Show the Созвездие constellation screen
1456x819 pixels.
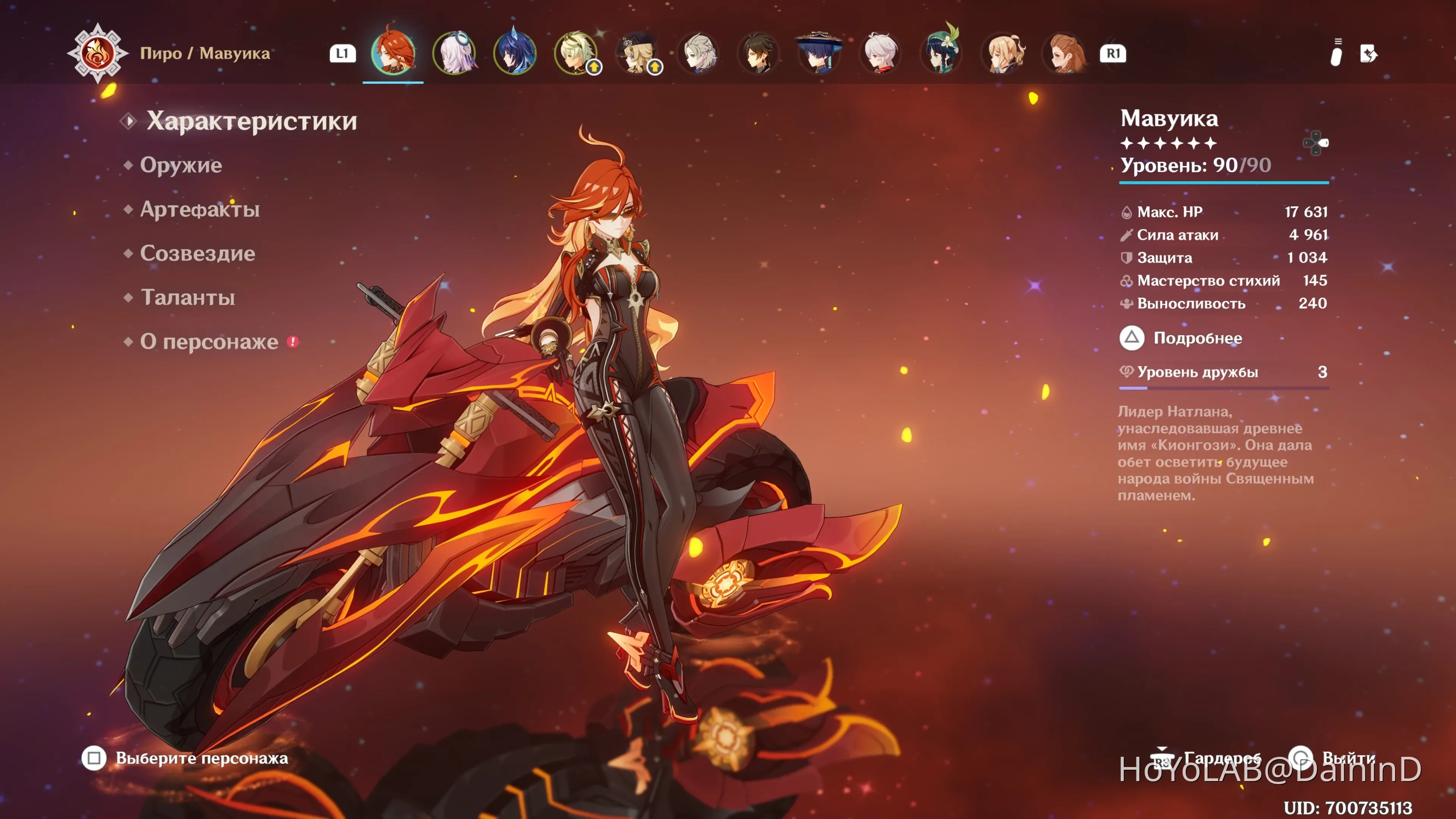(x=197, y=253)
